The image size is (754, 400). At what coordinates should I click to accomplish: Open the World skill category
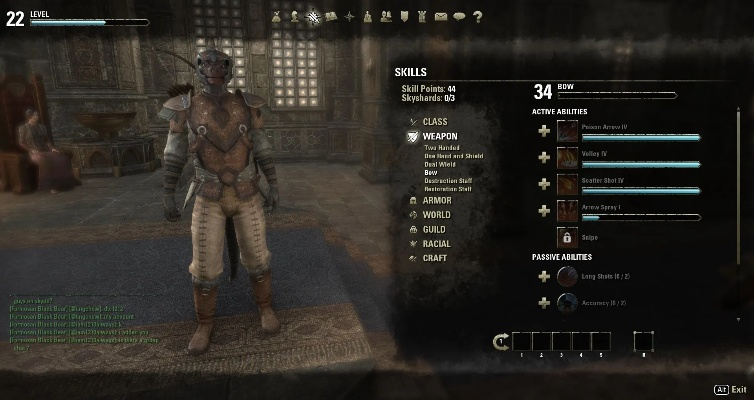point(436,215)
